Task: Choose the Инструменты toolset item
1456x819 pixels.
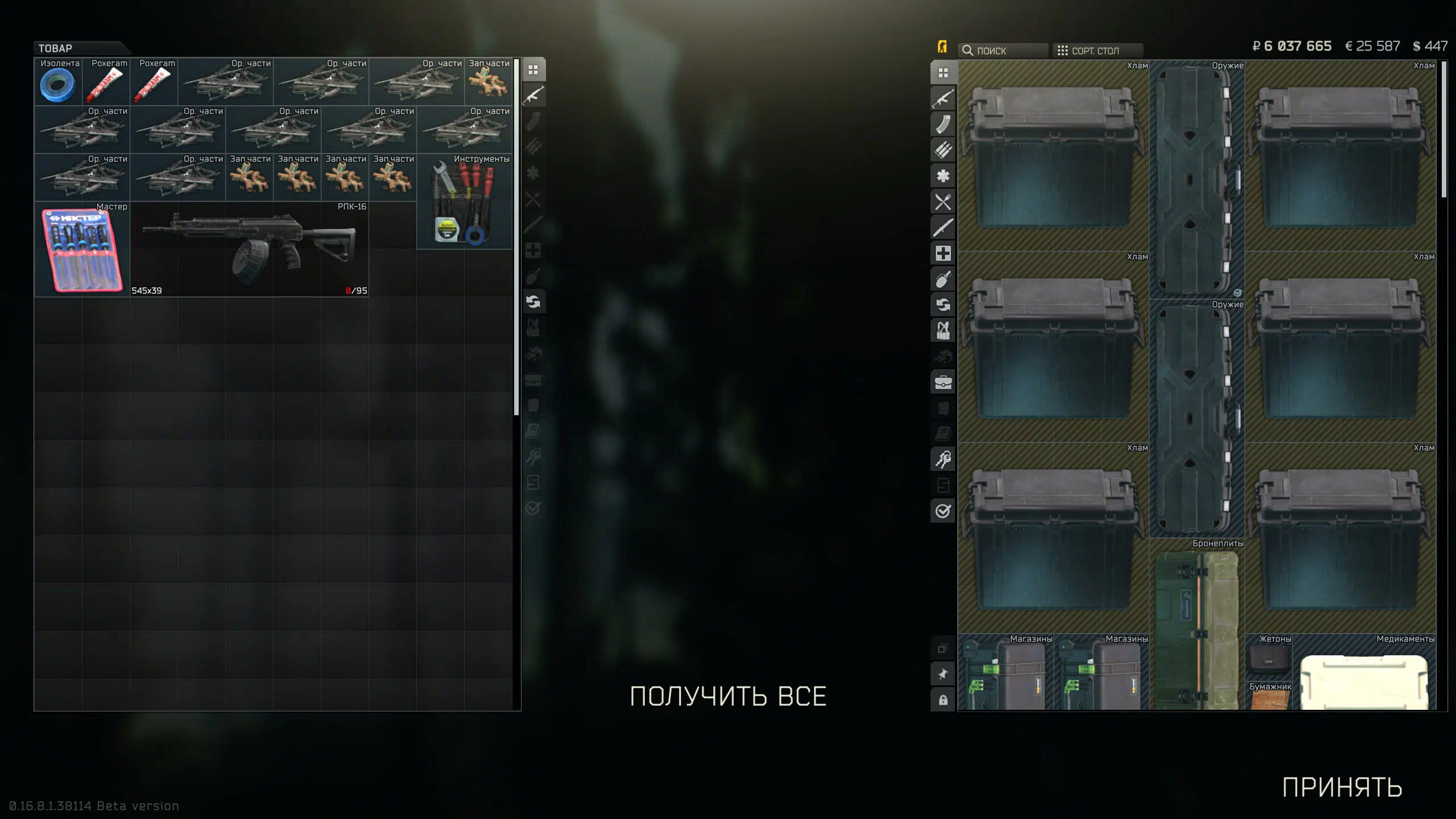Action: 464,202
